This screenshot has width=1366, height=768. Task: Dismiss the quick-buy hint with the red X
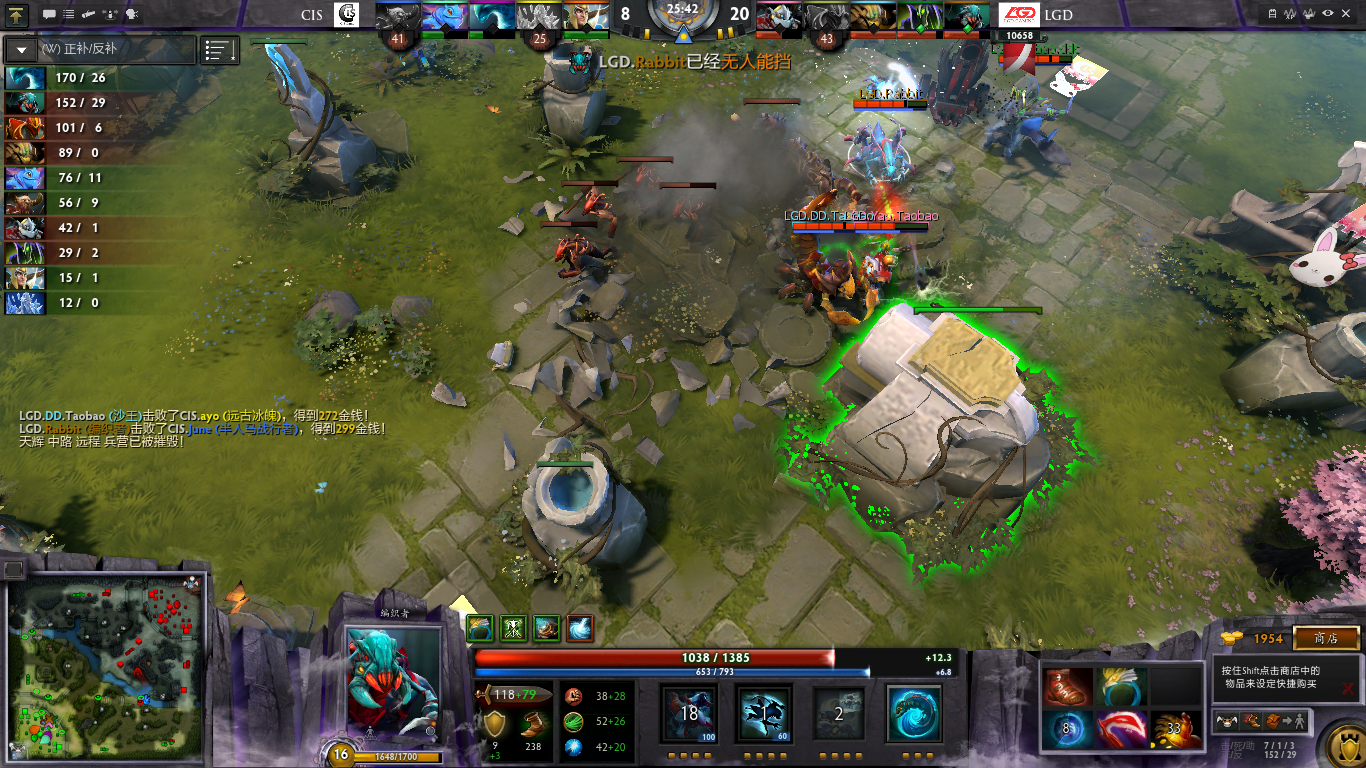1347,688
